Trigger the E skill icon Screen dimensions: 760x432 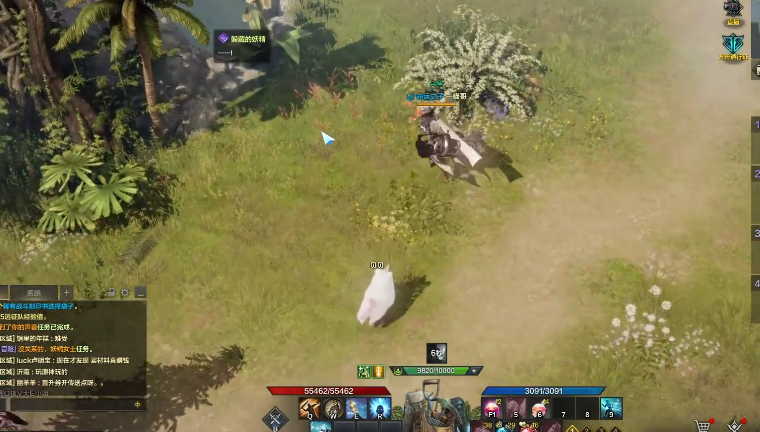(x=357, y=408)
